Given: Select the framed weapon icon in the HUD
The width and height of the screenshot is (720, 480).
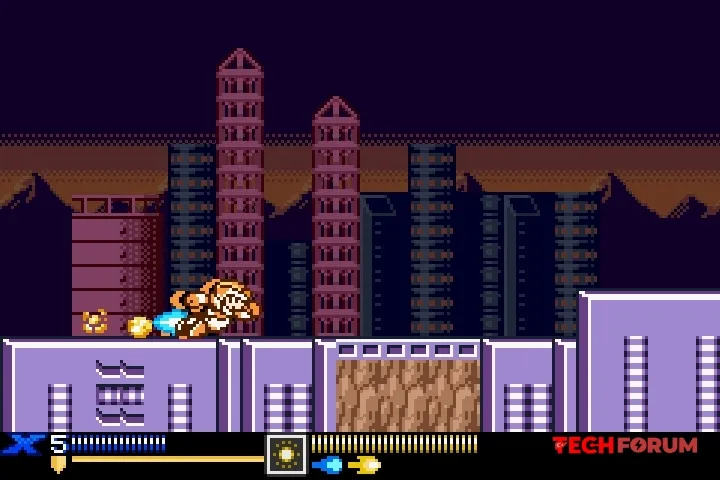Looking at the screenshot, I should point(286,454).
